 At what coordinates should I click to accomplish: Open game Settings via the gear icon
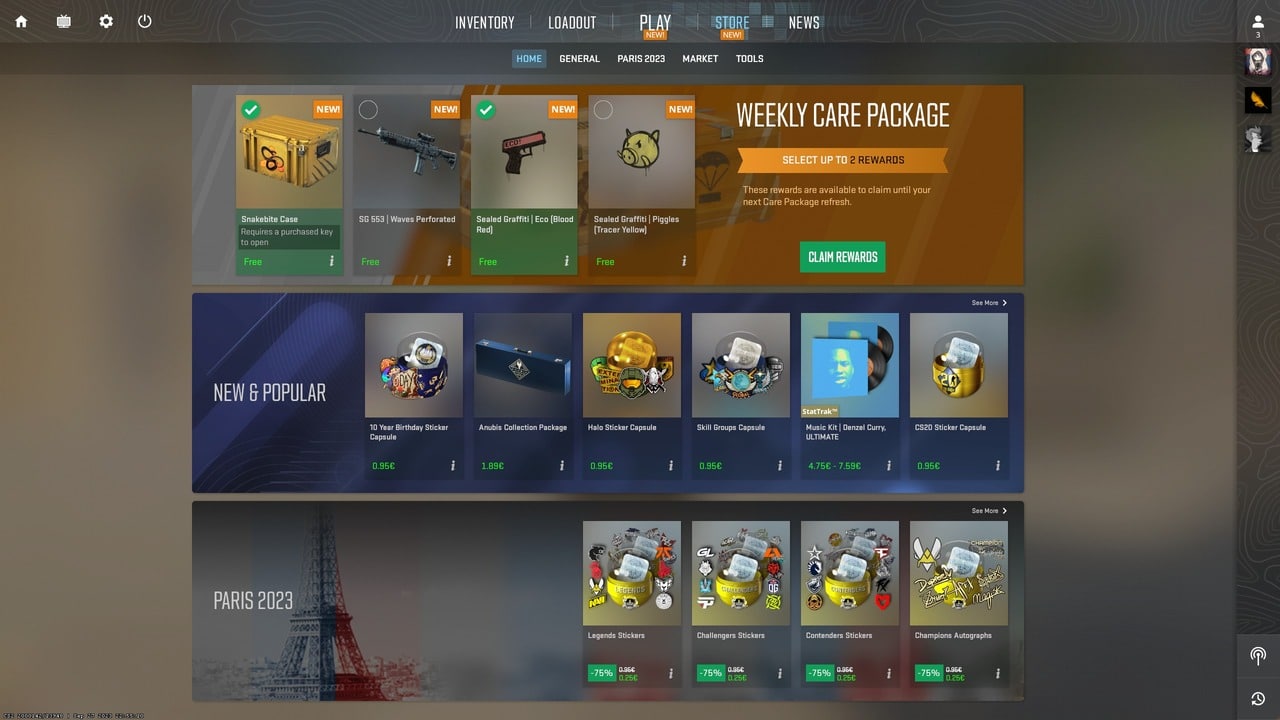[x=106, y=20]
